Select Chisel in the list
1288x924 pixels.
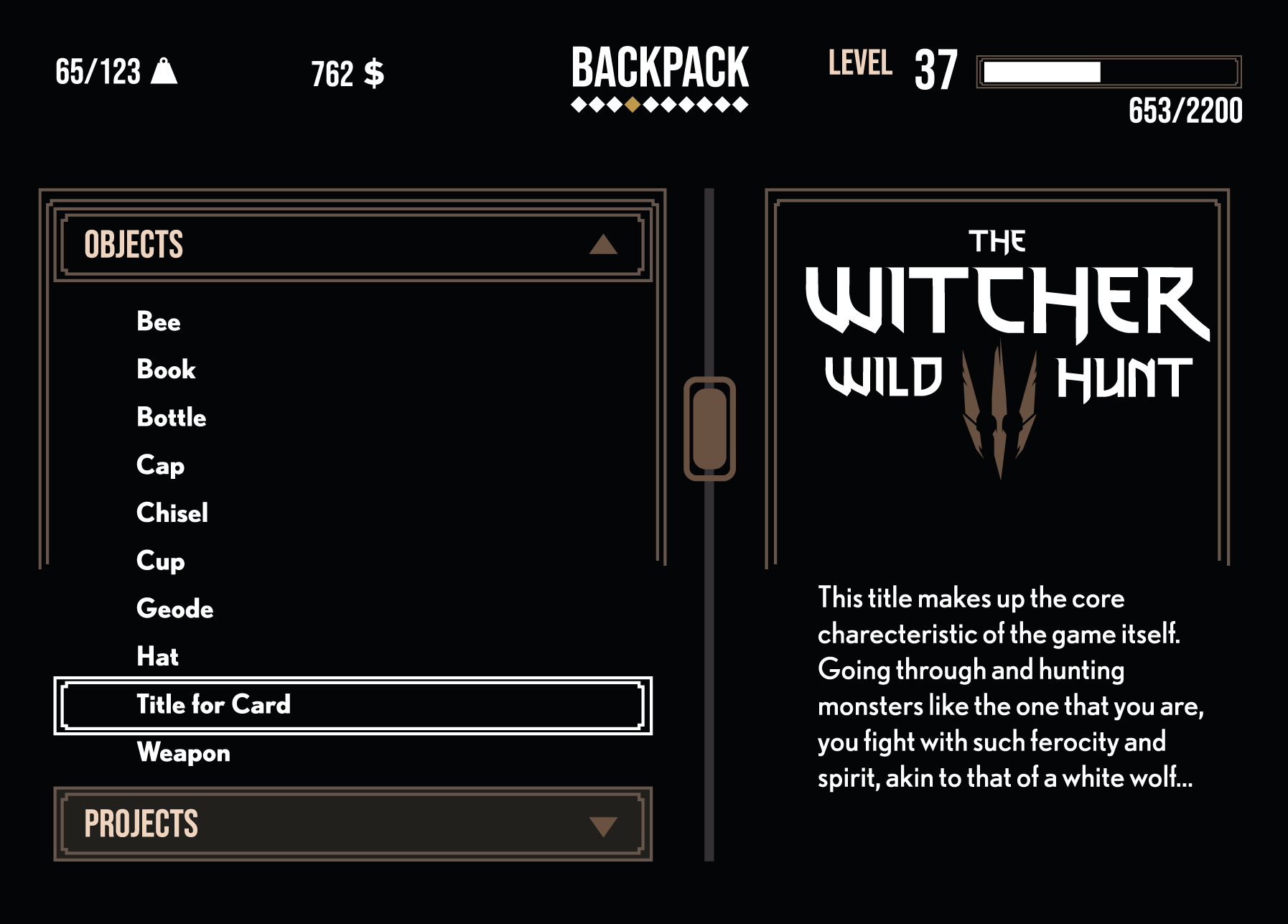[x=172, y=513]
